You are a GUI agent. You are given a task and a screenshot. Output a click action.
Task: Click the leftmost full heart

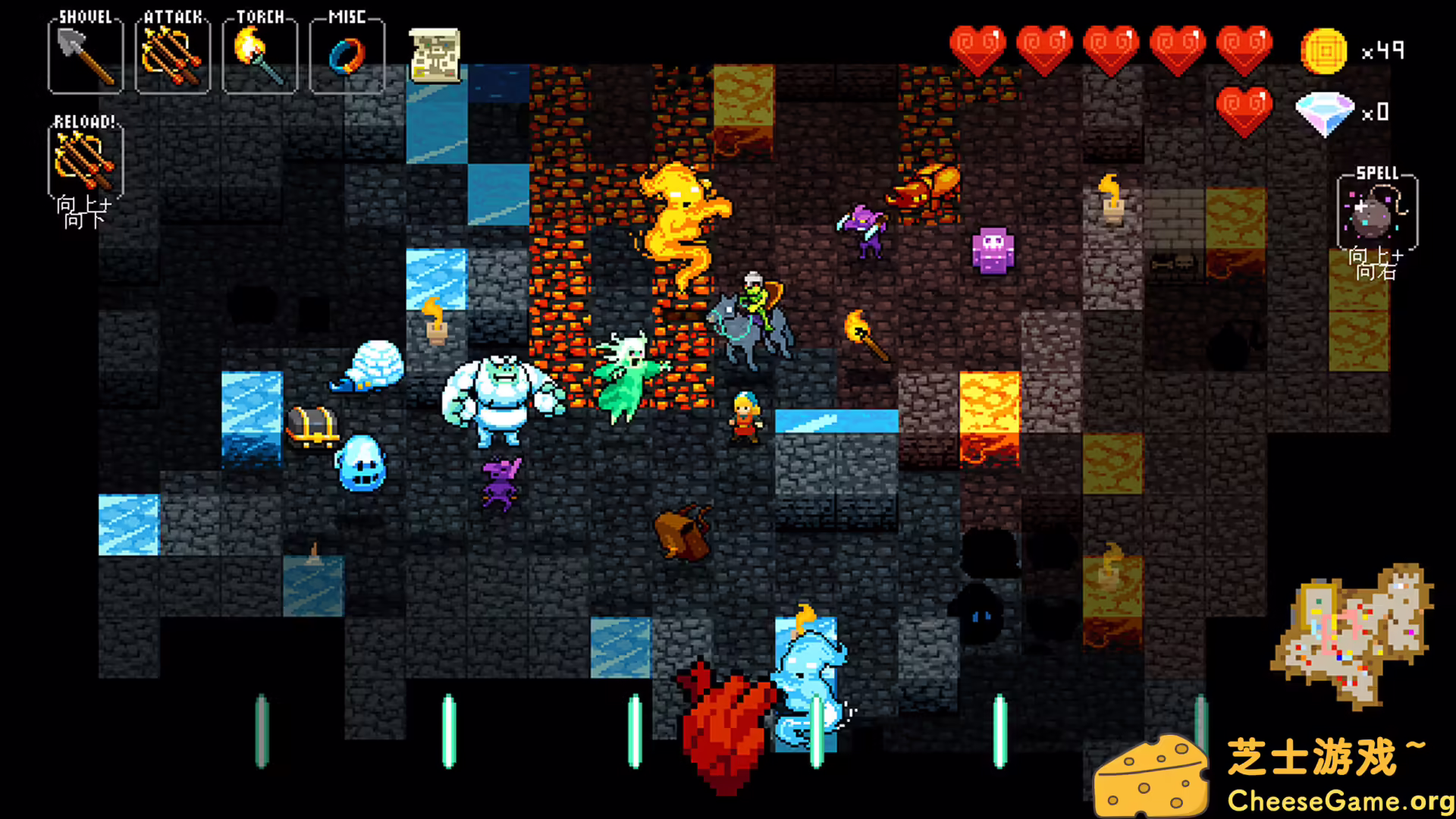point(979,47)
